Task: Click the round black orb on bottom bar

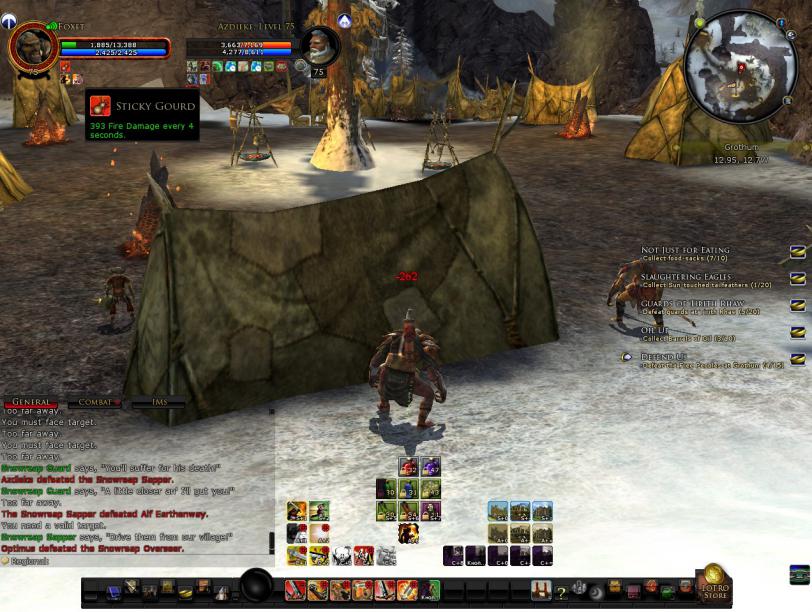Action: pos(257,586)
